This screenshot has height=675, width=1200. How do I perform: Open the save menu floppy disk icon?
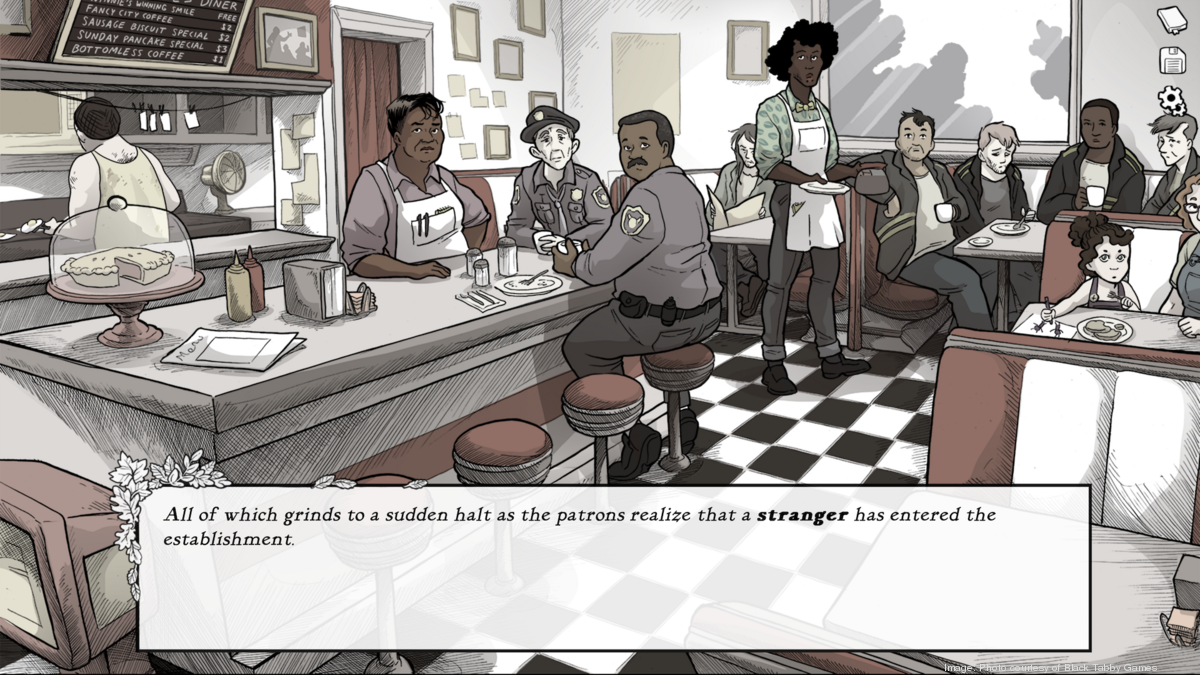[x=1171, y=60]
